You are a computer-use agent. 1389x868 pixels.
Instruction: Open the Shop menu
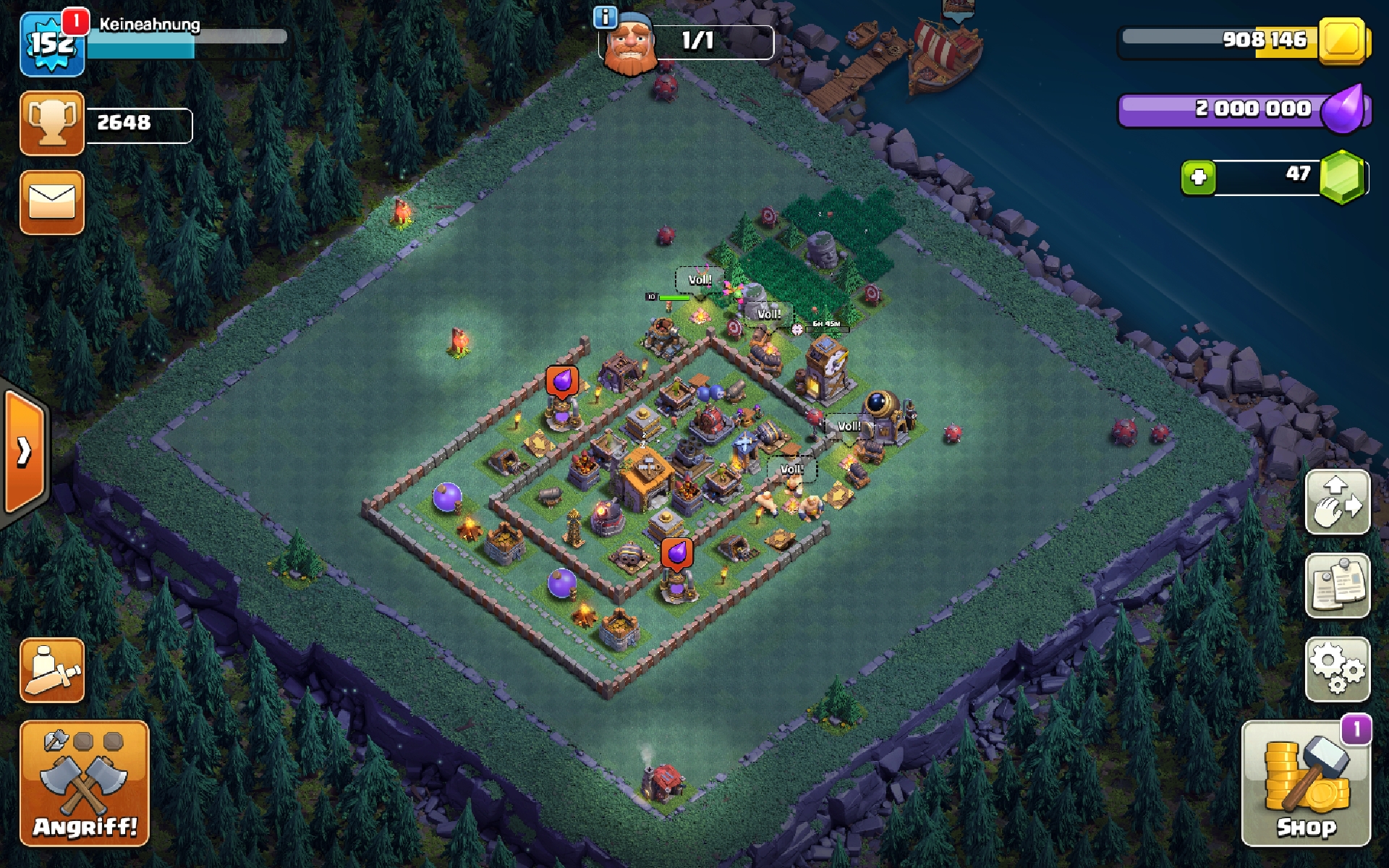(x=1306, y=783)
